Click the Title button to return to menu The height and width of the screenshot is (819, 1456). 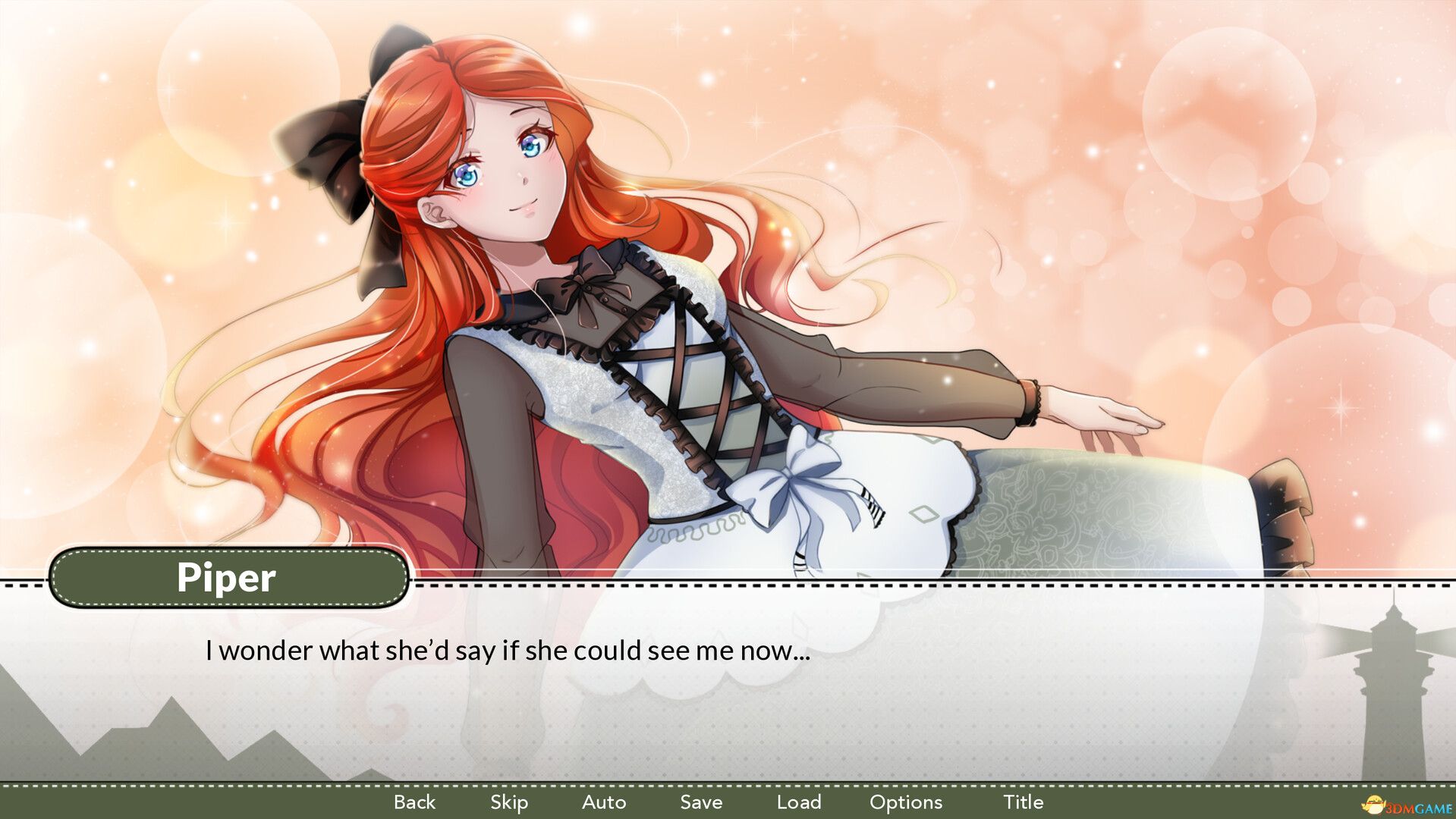click(1024, 802)
